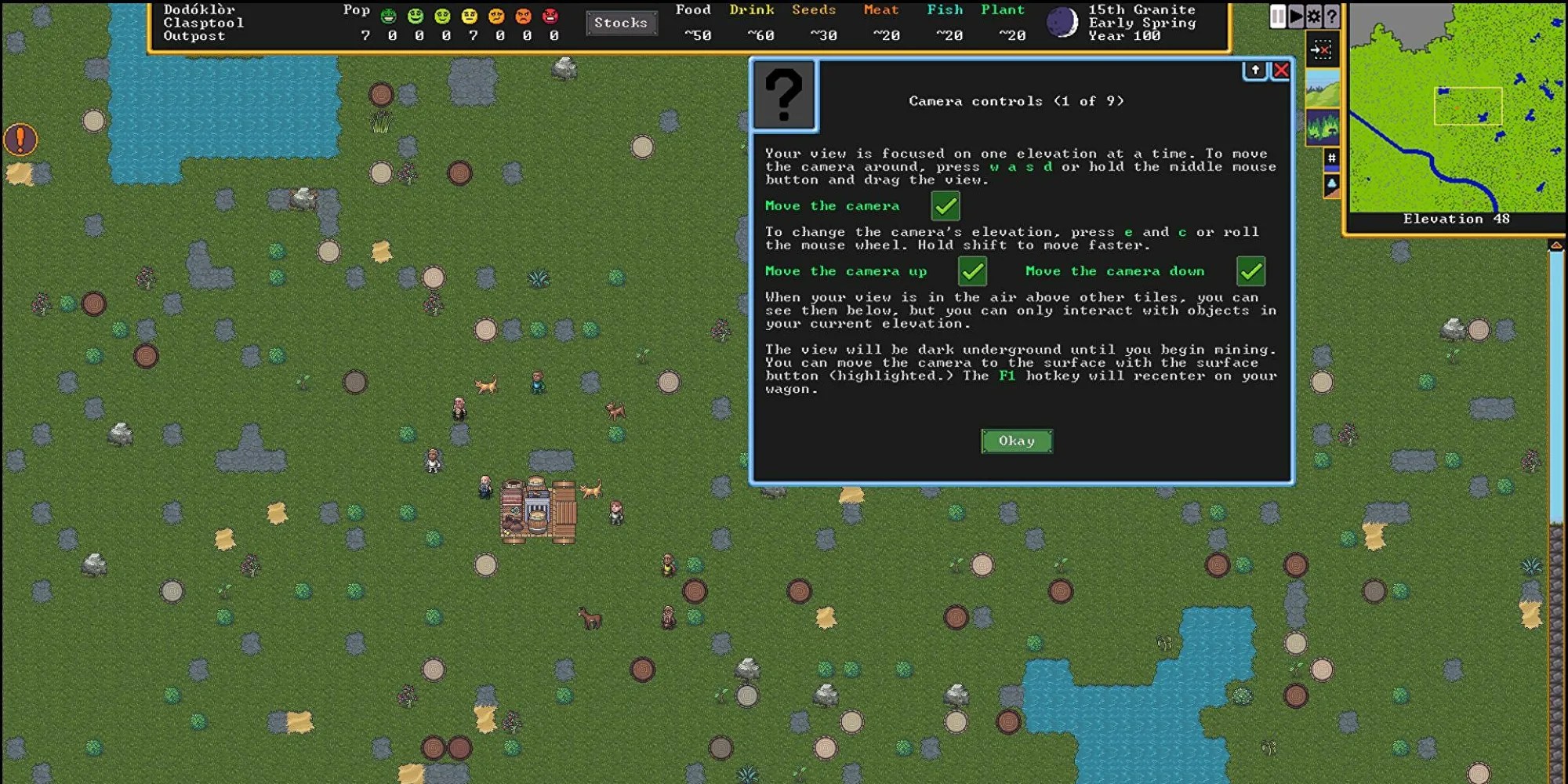Viewport: 1568px width, 784px height.
Task: Open help with the top question mark
Action: pos(1331,16)
